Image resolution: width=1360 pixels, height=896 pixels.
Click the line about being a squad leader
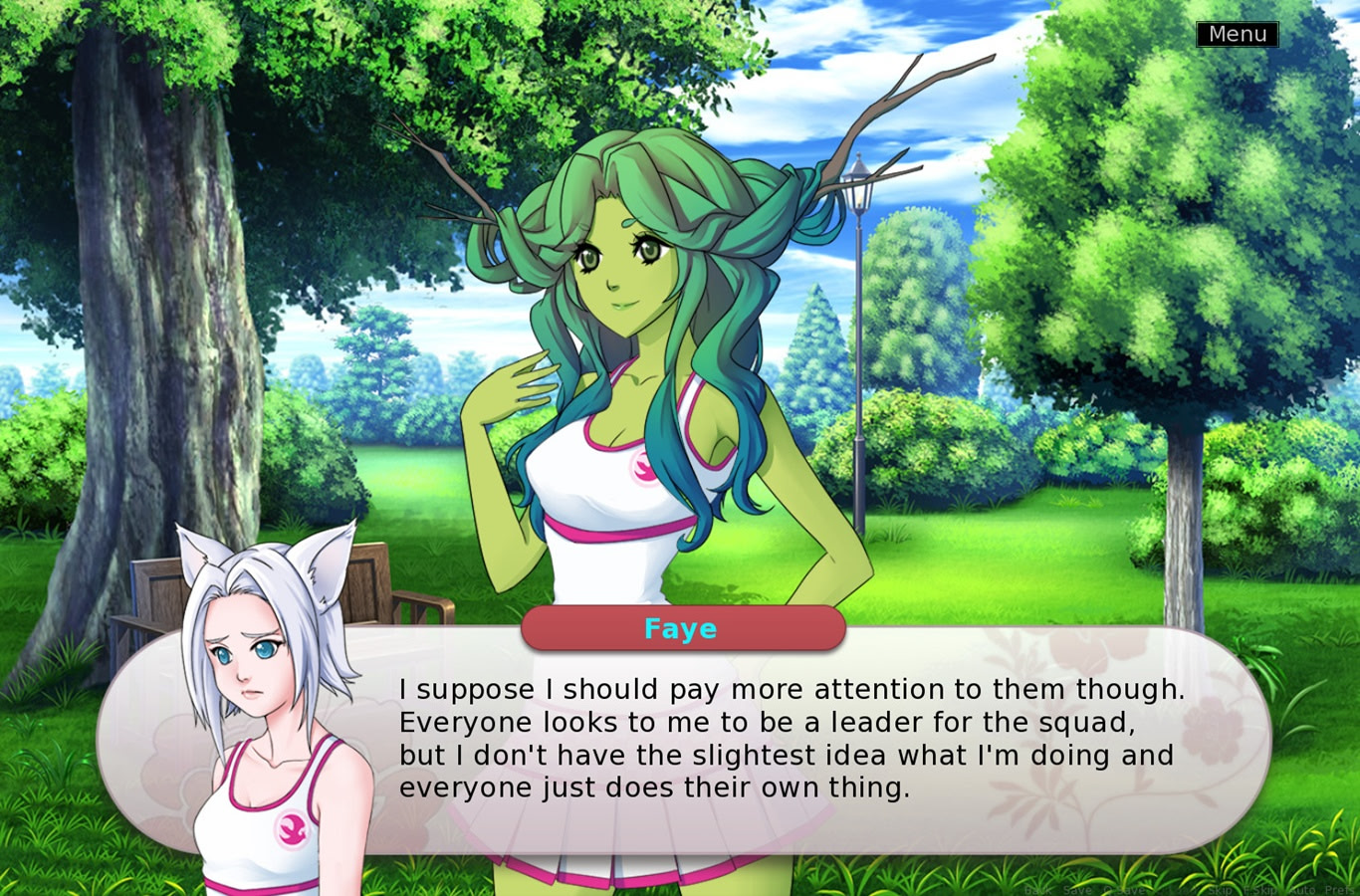pos(767,723)
